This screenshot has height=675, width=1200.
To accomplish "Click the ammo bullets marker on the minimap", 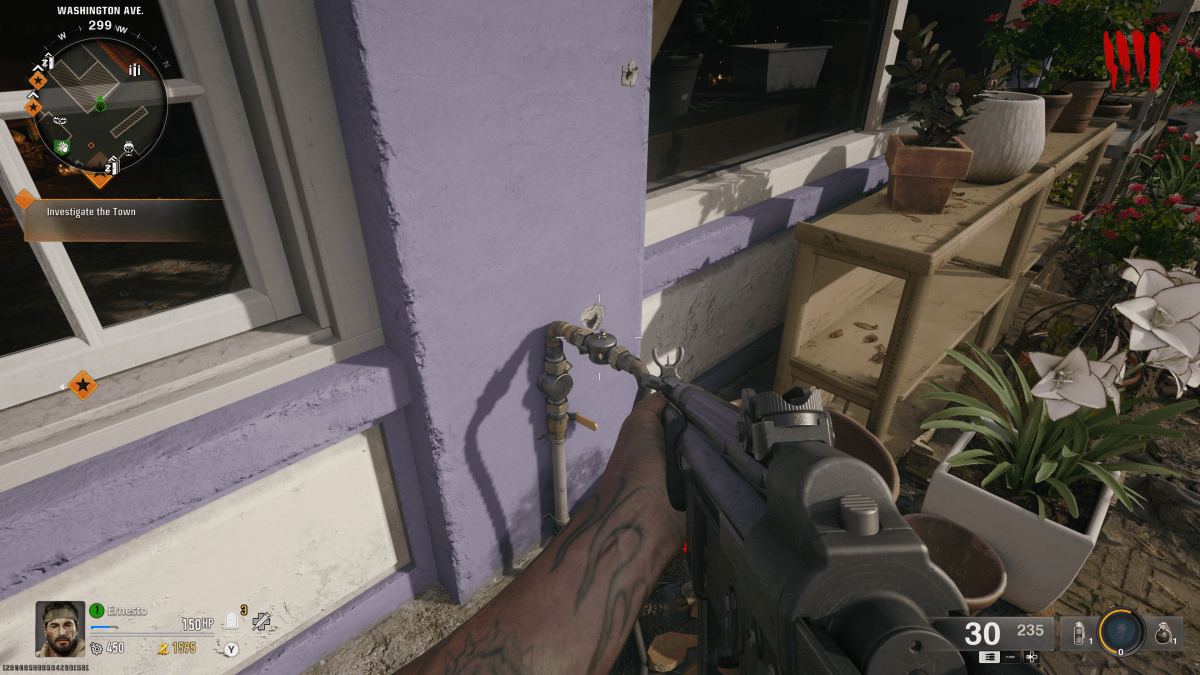I will [x=133, y=69].
